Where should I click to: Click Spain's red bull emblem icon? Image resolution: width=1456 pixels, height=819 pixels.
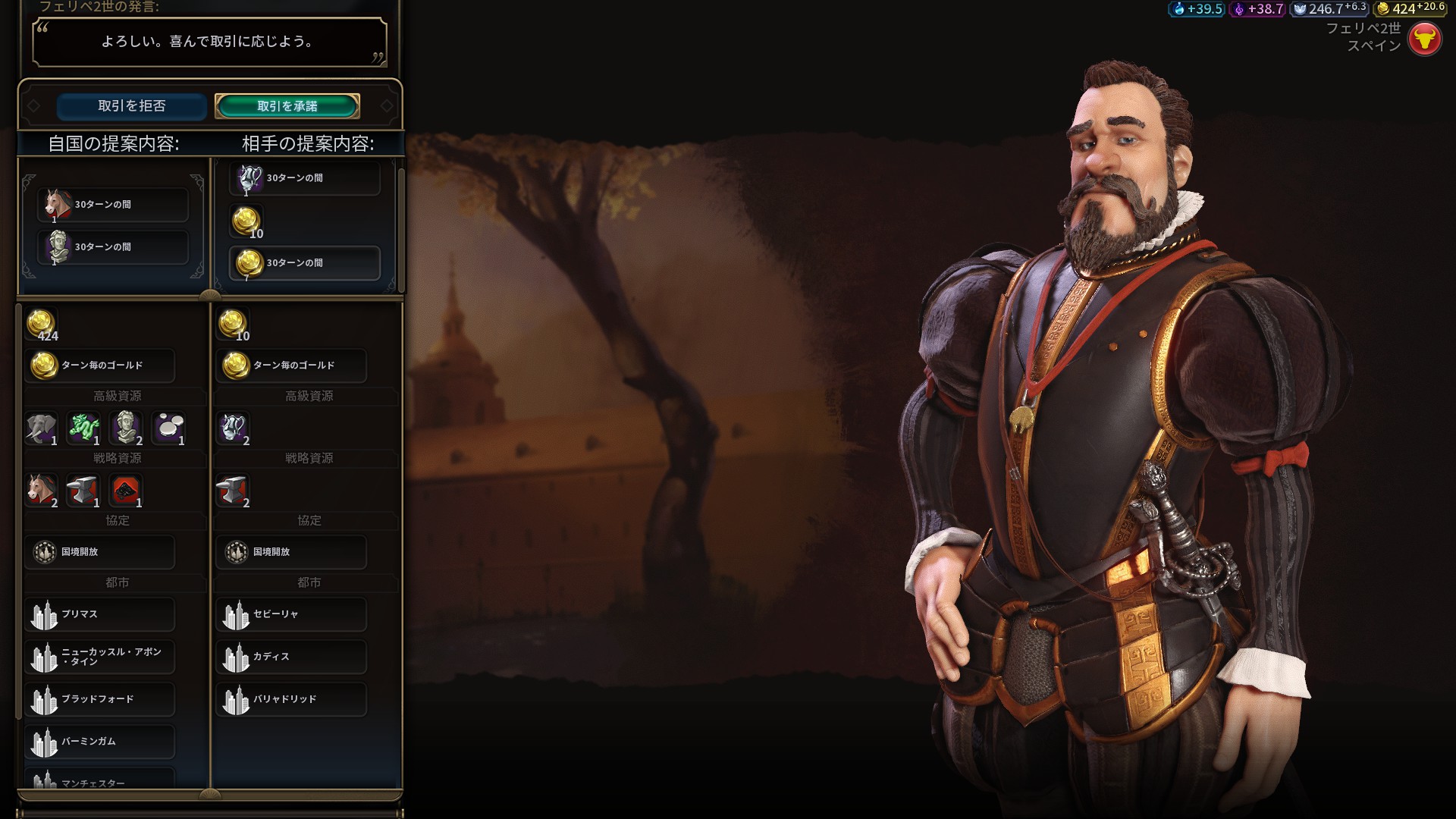[1424, 38]
